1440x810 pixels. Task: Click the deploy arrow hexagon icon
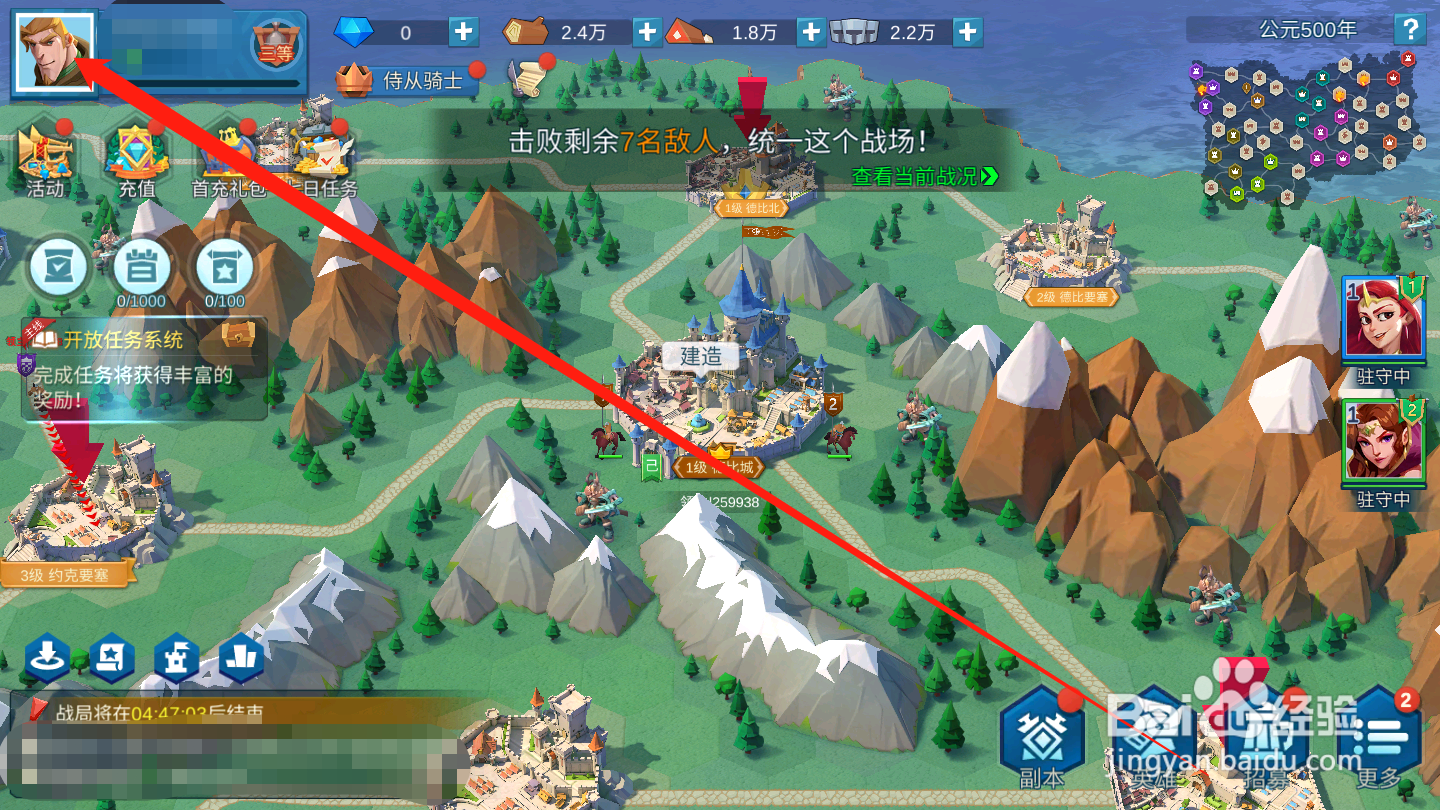pyautogui.click(x=48, y=658)
